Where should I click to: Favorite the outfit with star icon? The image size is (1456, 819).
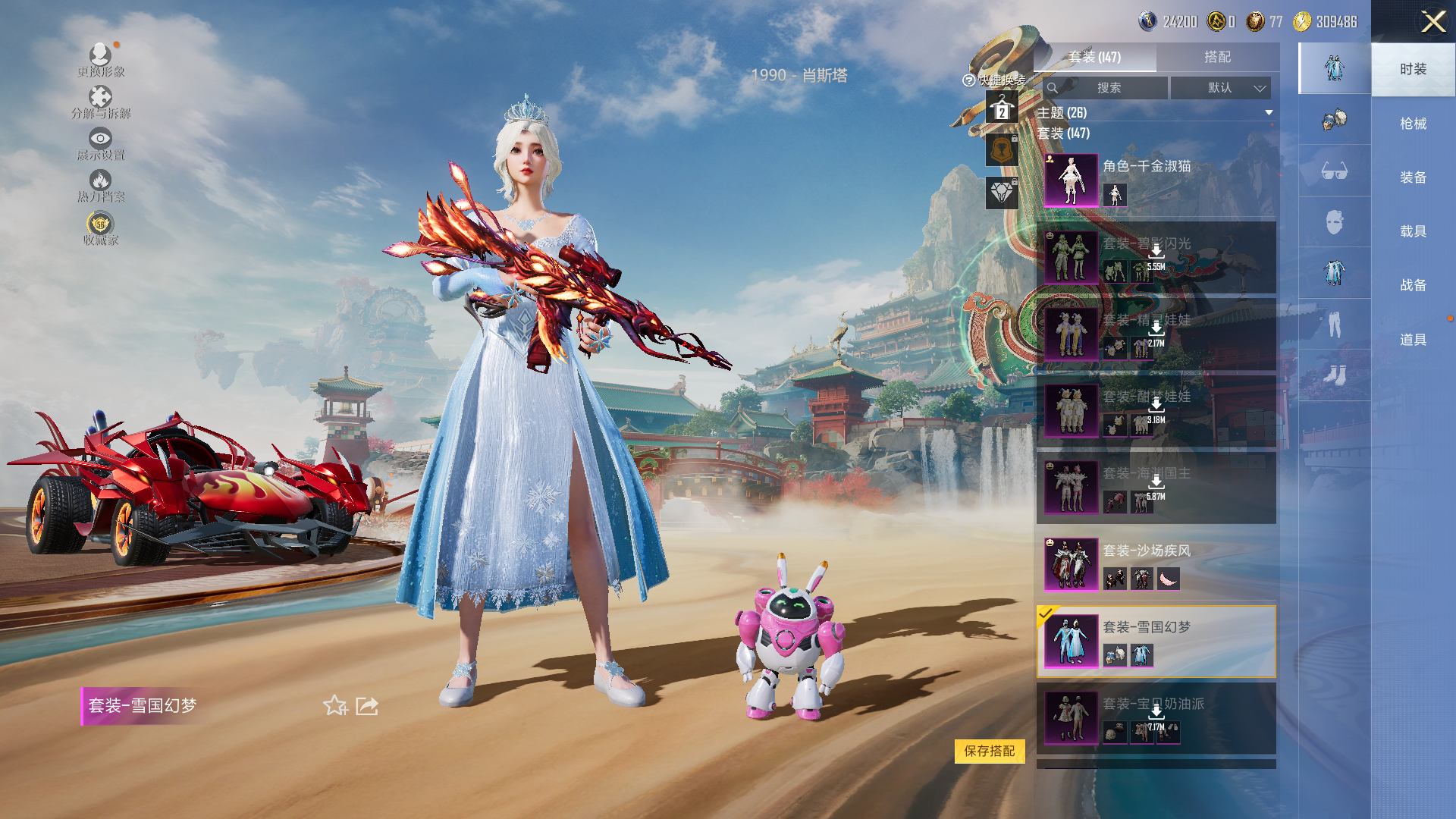point(335,706)
